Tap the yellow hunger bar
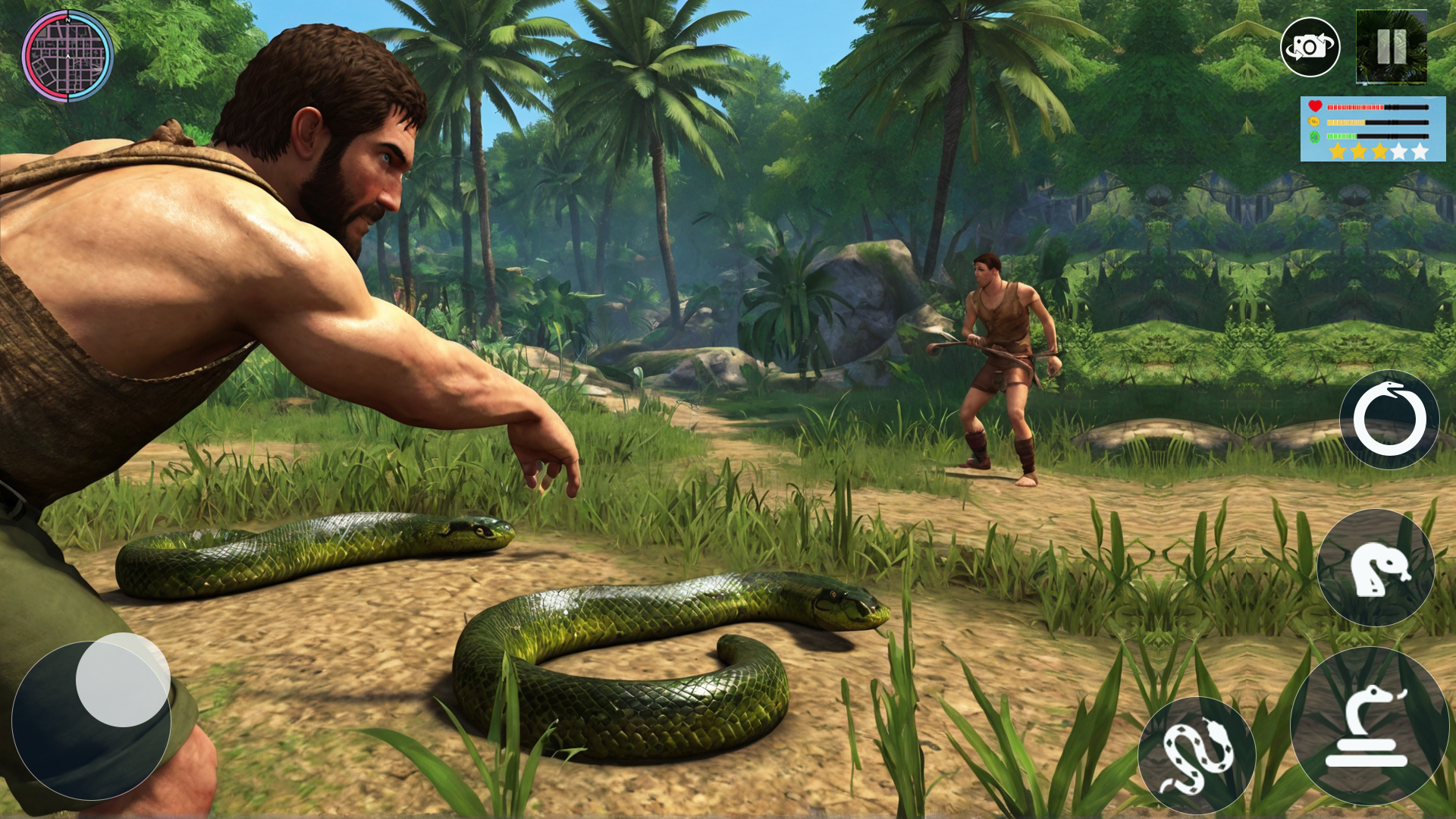Screen dimensions: 1456x819 tap(1346, 123)
